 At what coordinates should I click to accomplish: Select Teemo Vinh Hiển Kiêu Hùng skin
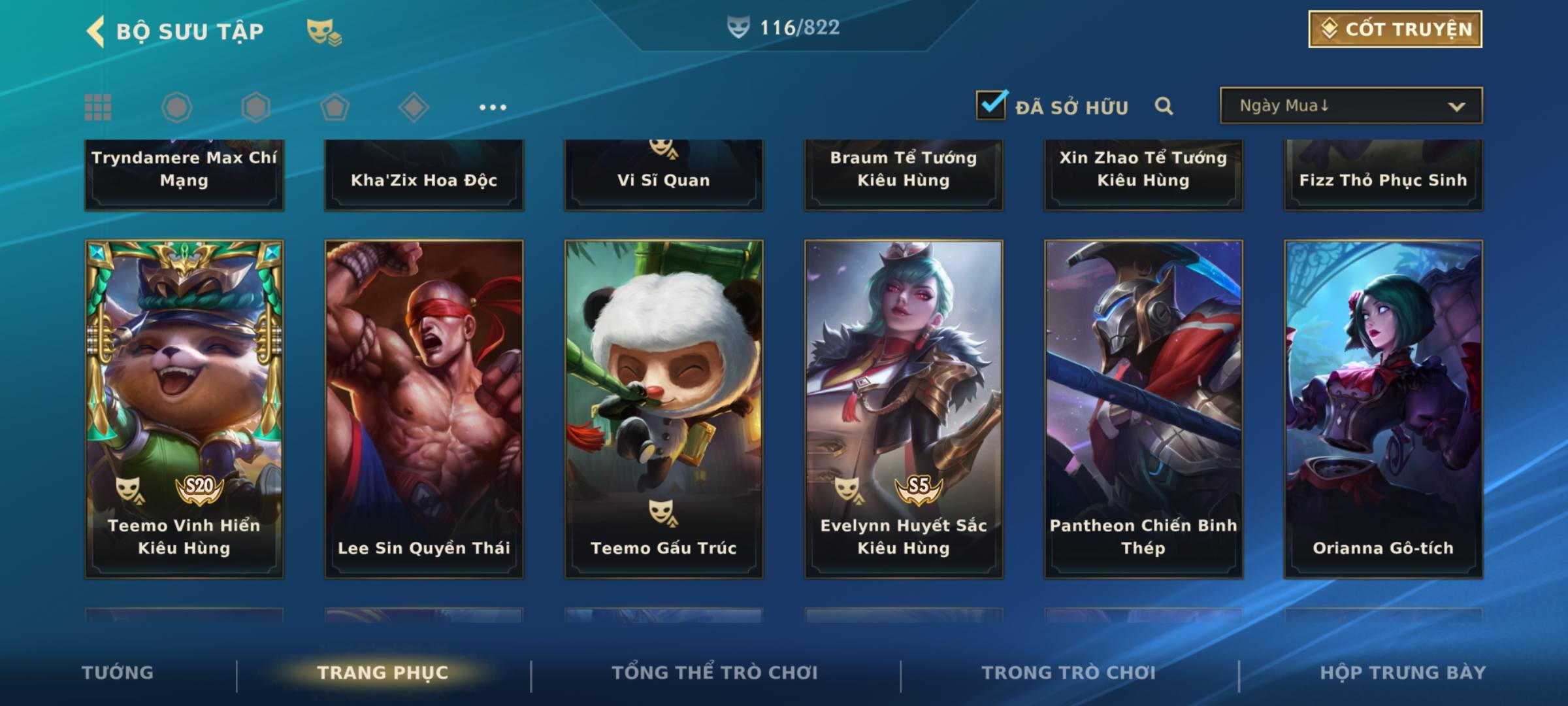tap(184, 409)
